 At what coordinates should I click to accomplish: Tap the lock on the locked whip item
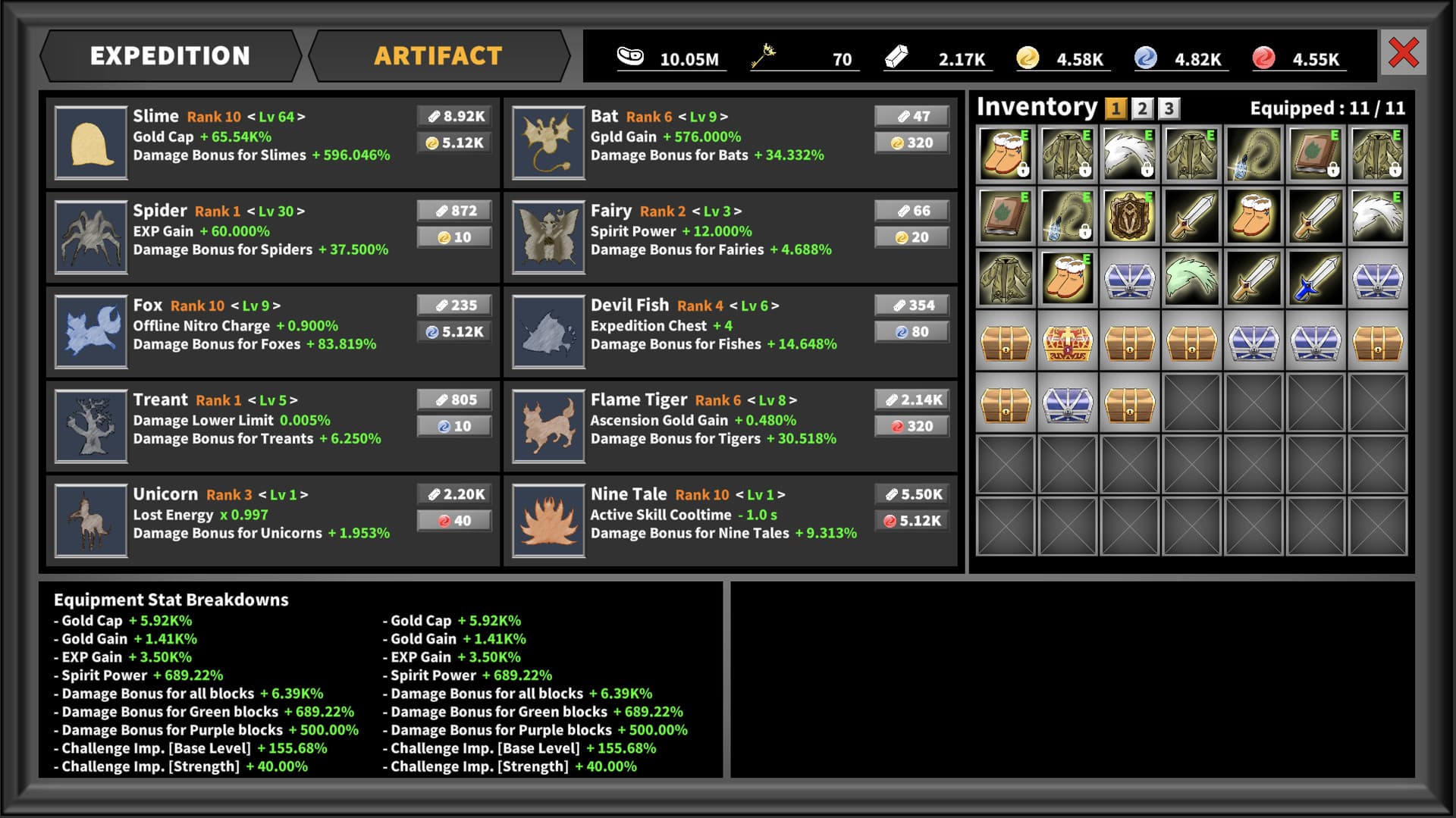tap(1084, 233)
